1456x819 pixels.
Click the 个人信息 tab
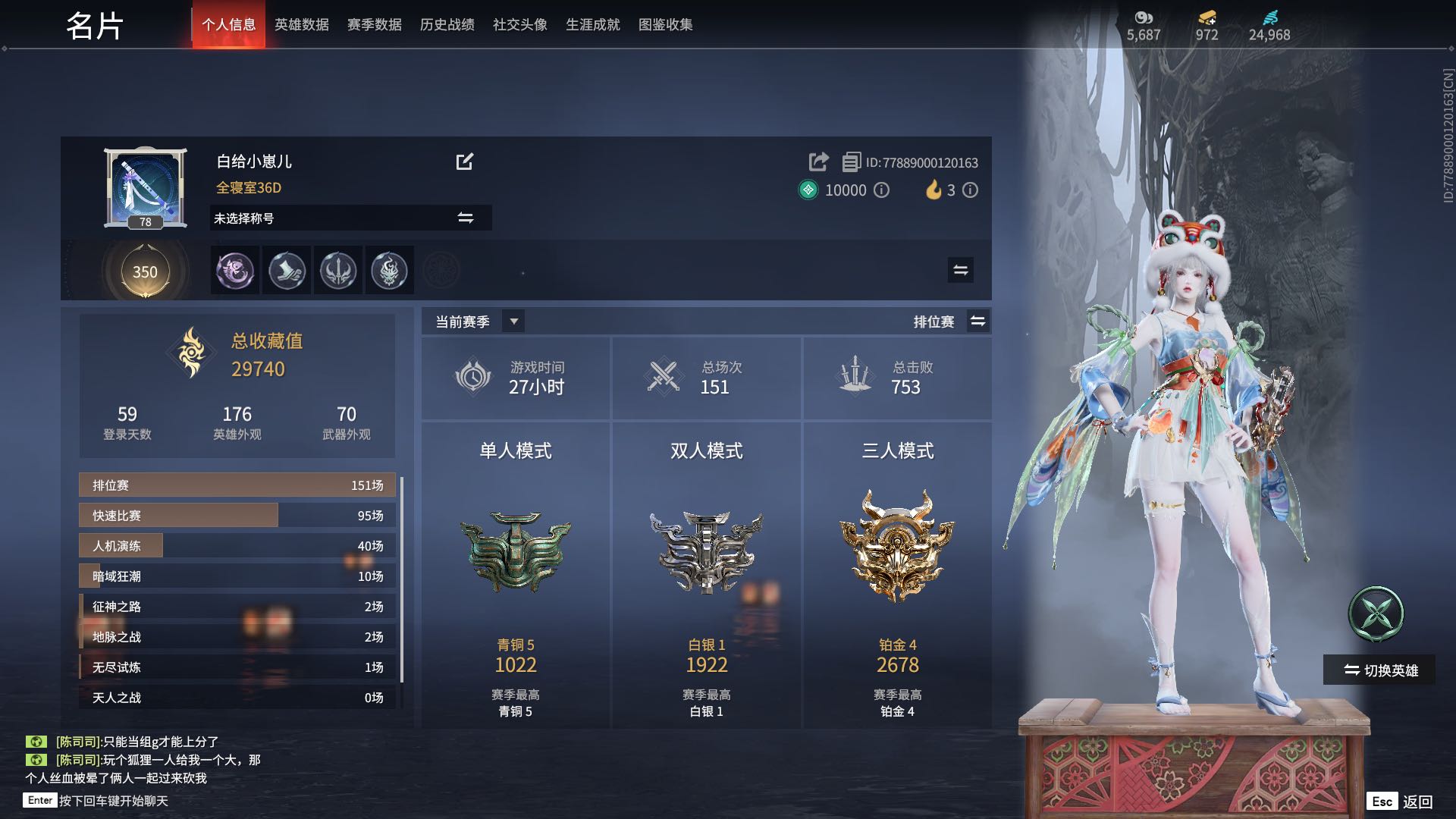click(228, 25)
